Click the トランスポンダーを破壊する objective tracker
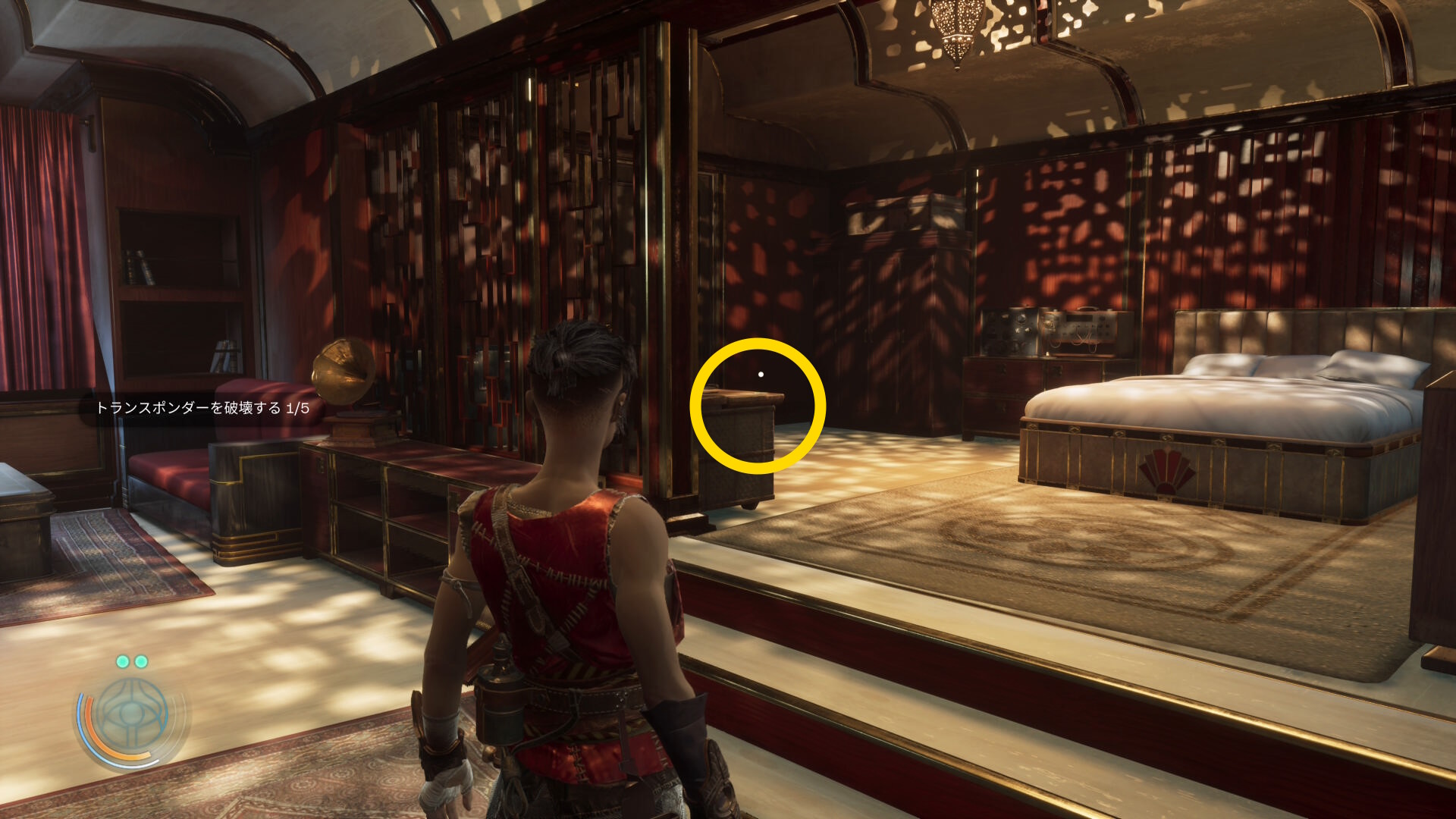This screenshot has height=819, width=1456. (x=202, y=408)
